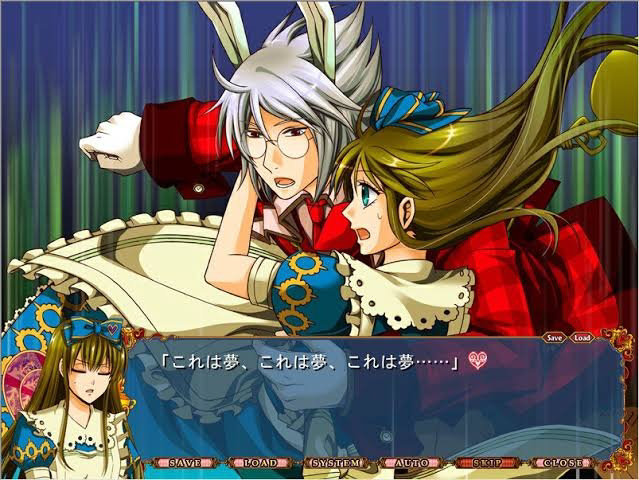Viewport: 639px width, 480px height.
Task: Click the small quick Save button above the text box
Action: [x=555, y=338]
